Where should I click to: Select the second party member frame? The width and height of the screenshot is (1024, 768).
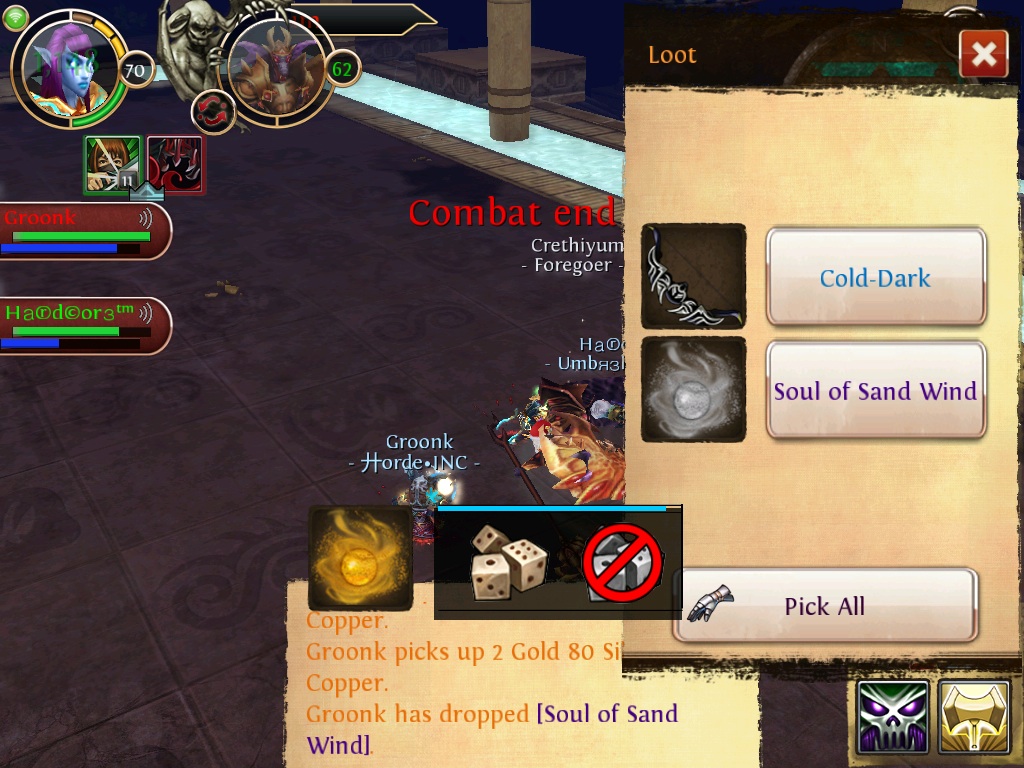(x=83, y=325)
